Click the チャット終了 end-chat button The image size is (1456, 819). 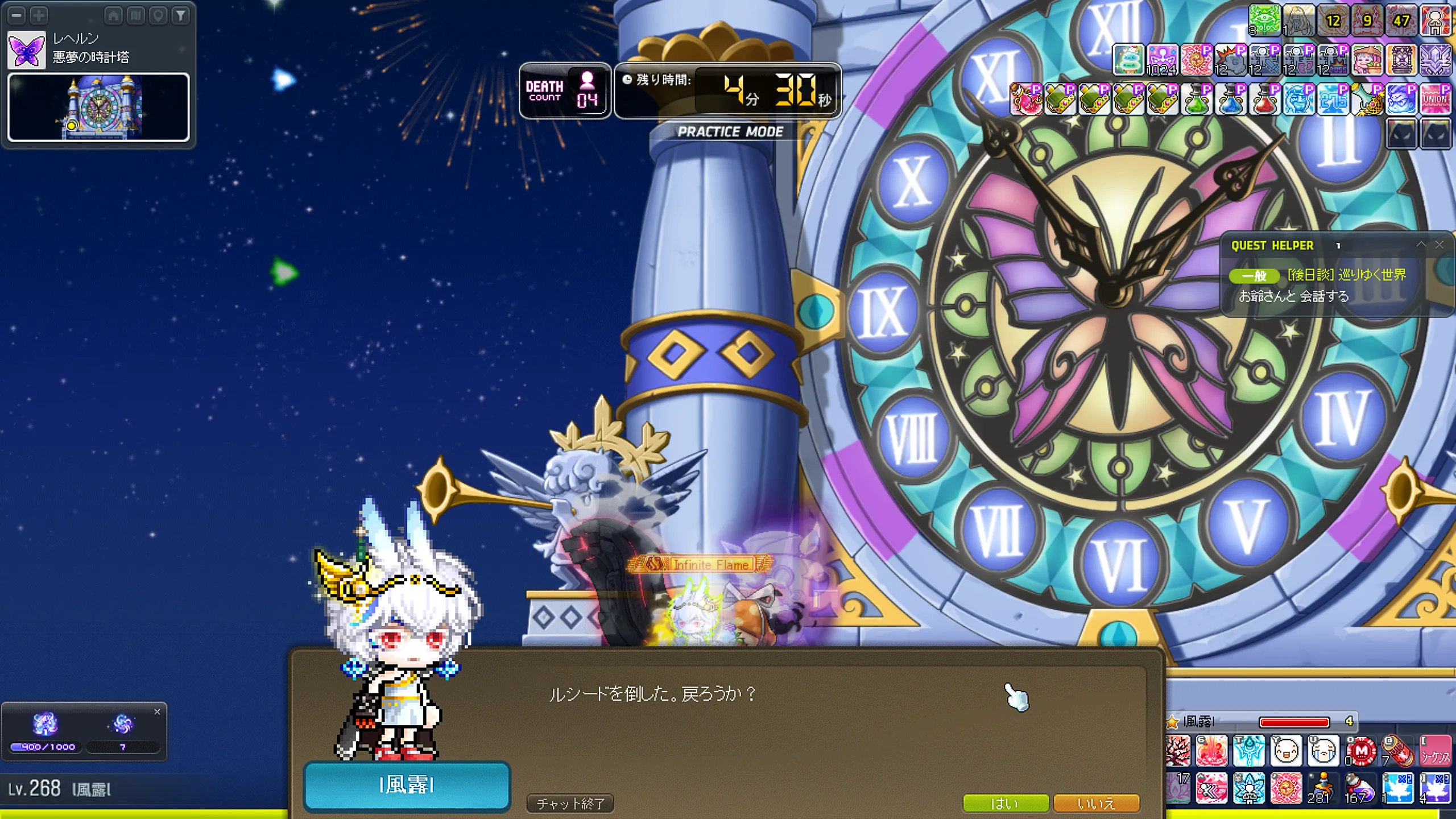point(570,803)
